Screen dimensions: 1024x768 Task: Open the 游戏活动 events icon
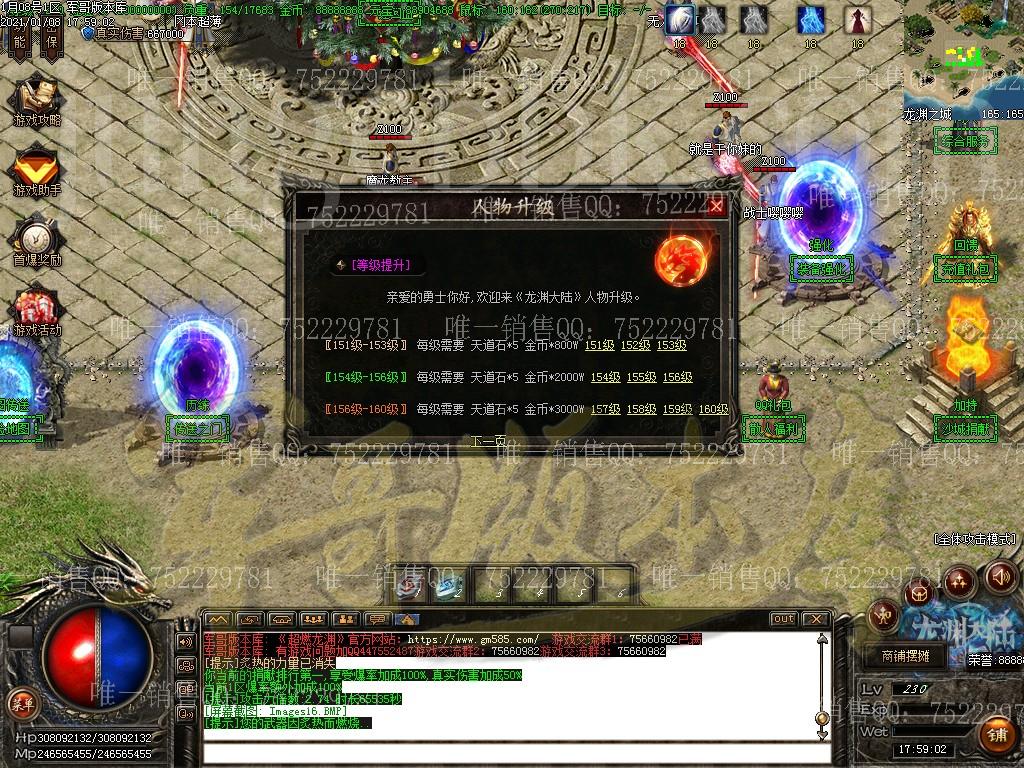pyautogui.click(x=36, y=311)
